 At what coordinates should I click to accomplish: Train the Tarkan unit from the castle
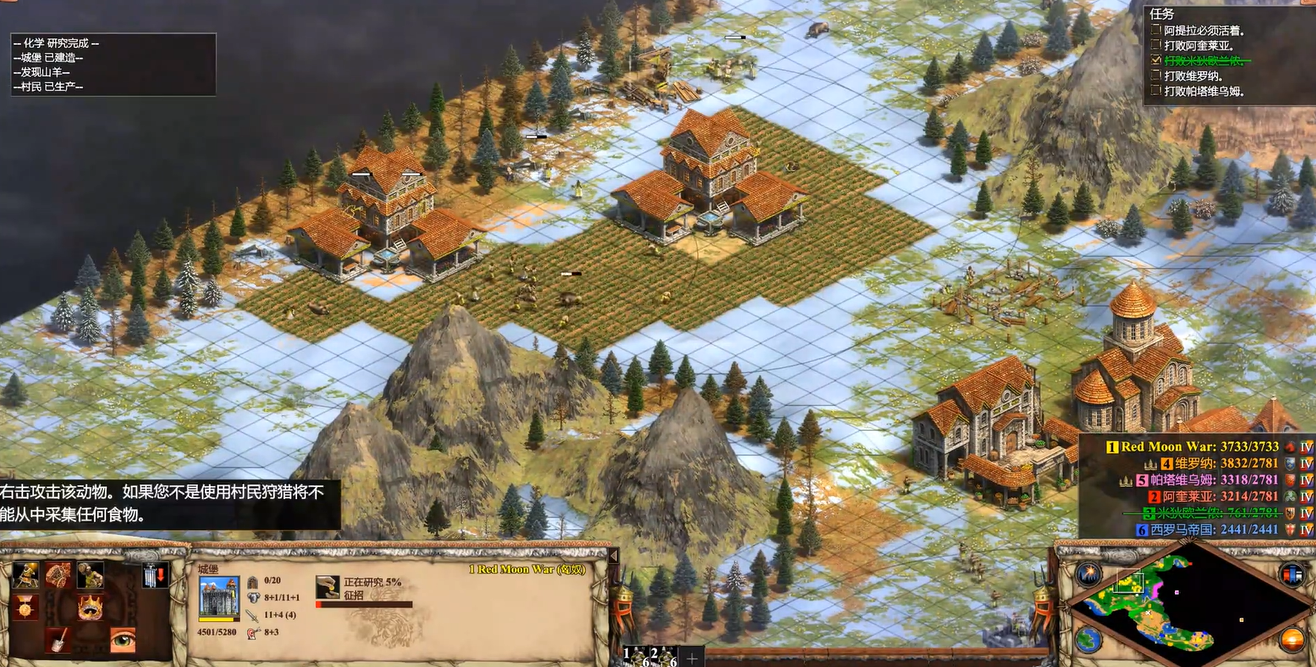point(27,575)
